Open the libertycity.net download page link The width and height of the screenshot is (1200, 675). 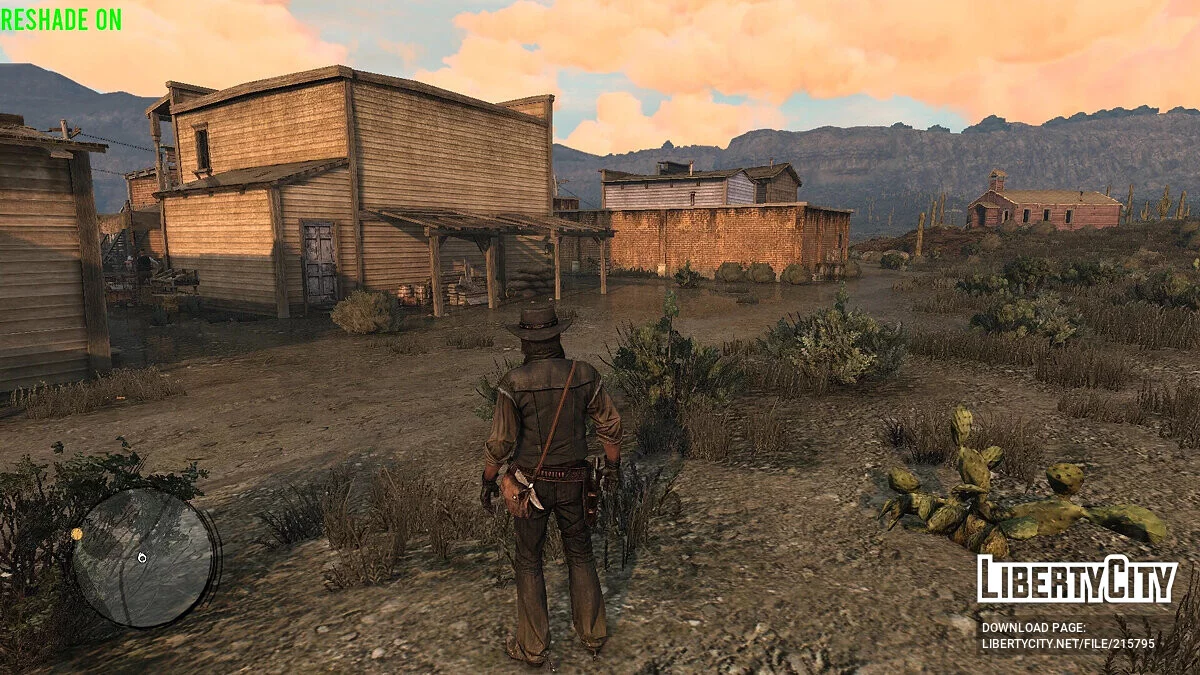click(x=1067, y=644)
